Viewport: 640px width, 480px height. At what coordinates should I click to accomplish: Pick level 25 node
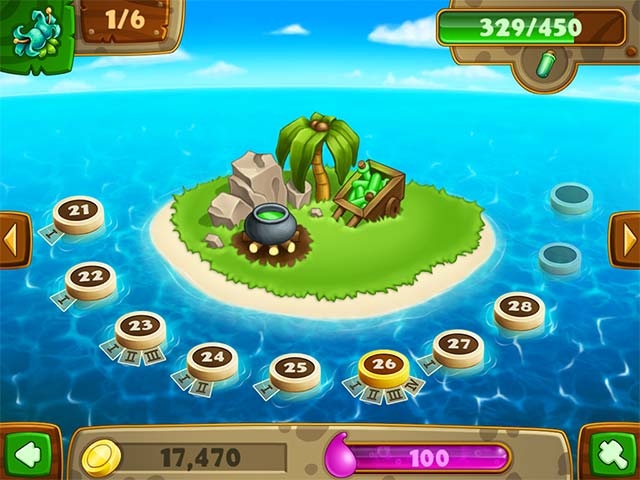[295, 370]
